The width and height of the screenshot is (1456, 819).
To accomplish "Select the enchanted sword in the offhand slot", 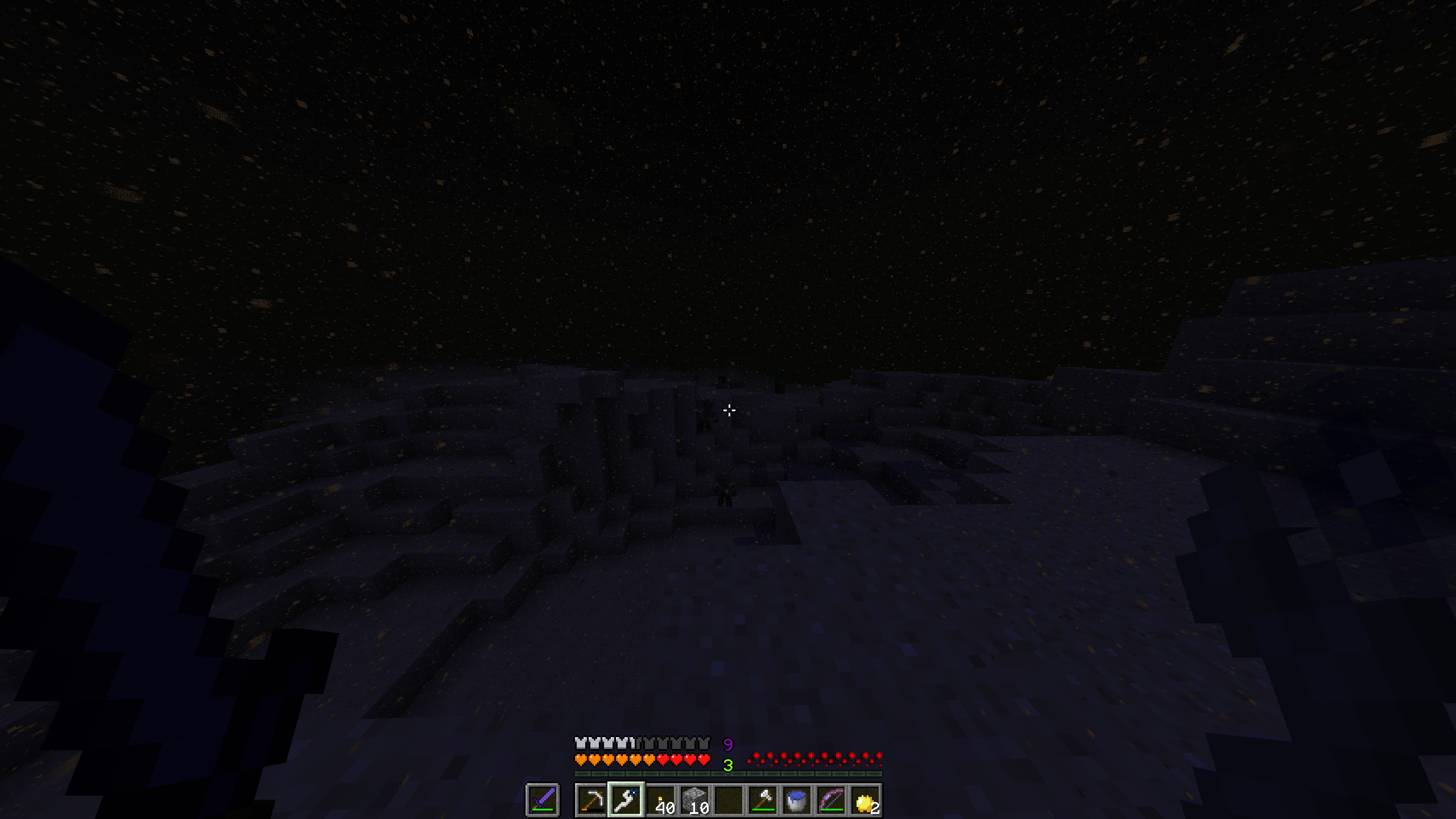I will (x=542, y=800).
